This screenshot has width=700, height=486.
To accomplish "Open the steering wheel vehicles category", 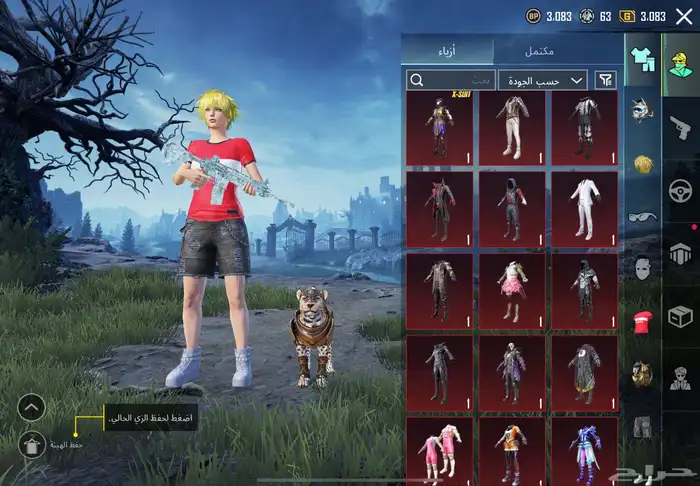I will 681,190.
